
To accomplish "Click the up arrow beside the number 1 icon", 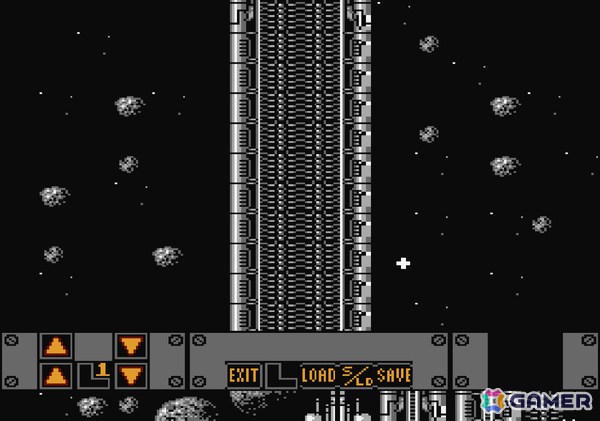I will click(56, 376).
